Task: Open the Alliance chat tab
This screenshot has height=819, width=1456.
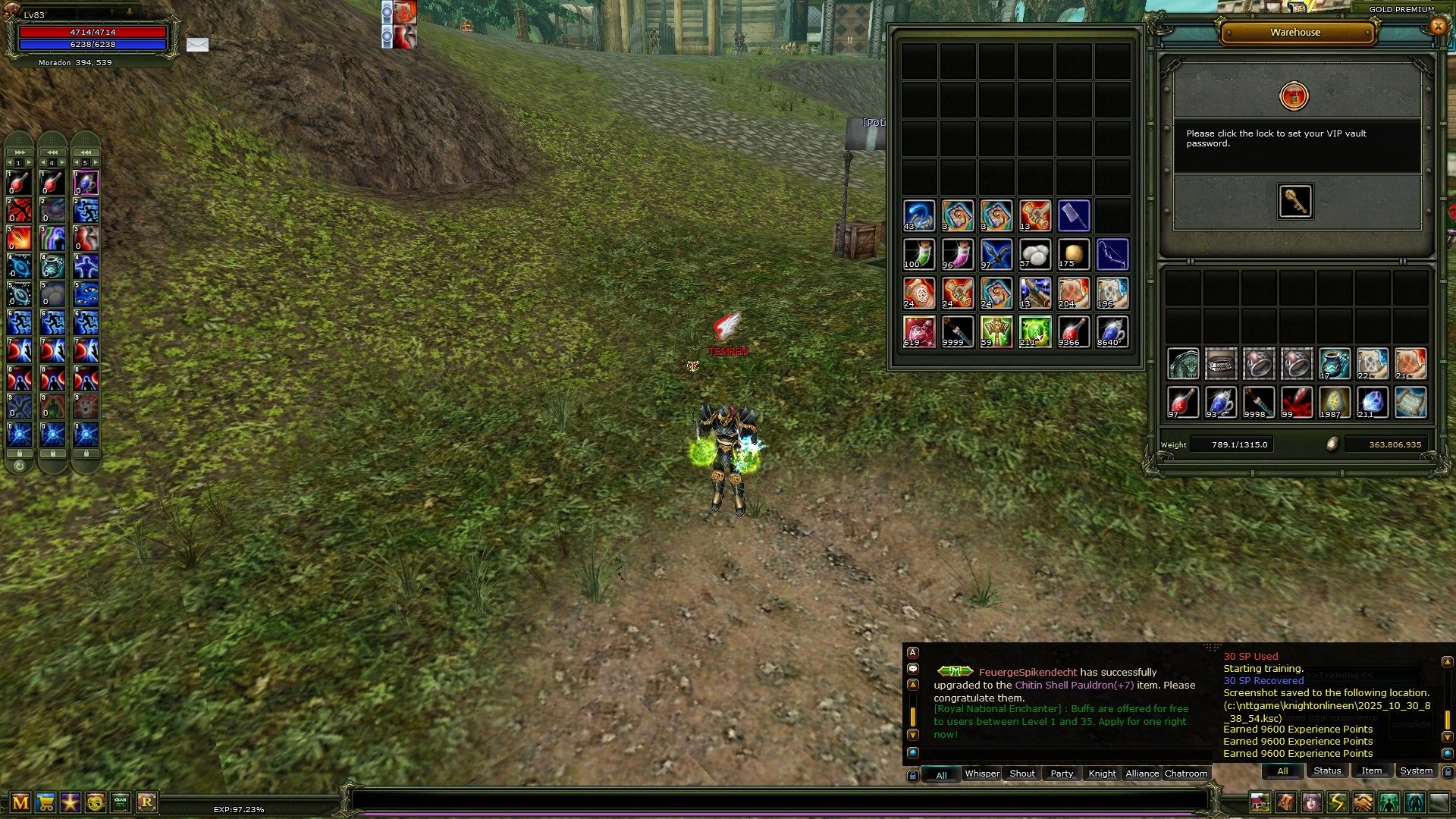Action: (x=1141, y=773)
